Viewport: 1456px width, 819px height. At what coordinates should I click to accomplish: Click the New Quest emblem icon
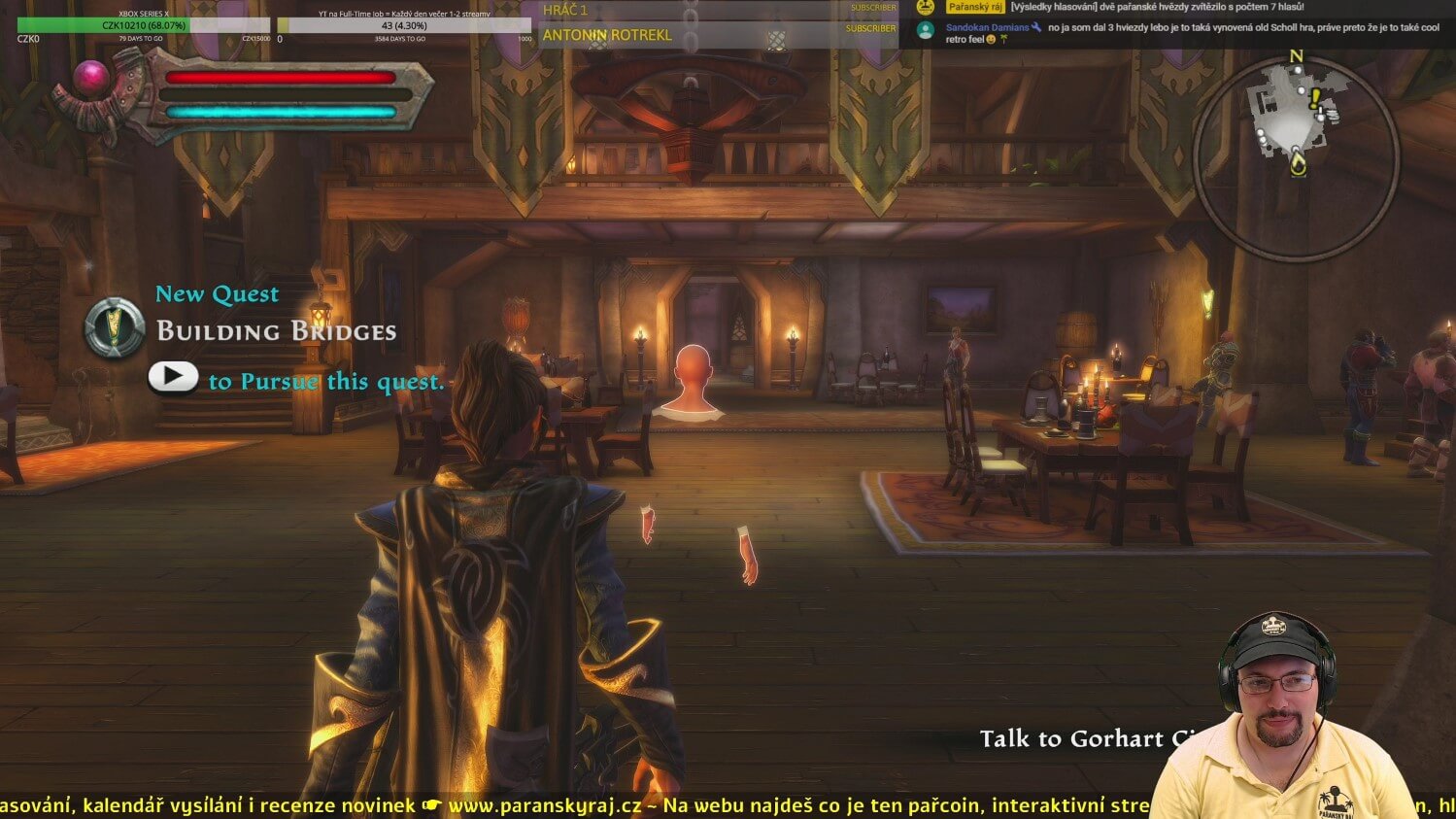tap(115, 327)
